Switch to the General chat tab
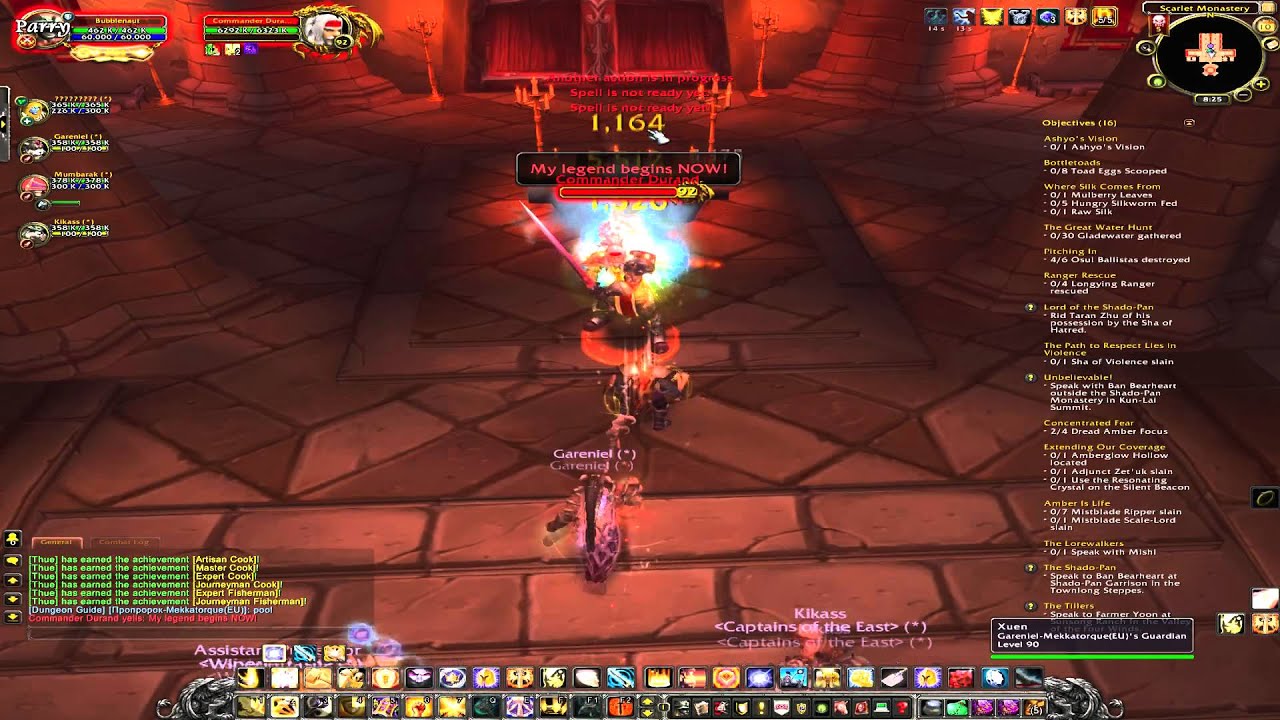This screenshot has width=1280, height=720. pyautogui.click(x=56, y=542)
